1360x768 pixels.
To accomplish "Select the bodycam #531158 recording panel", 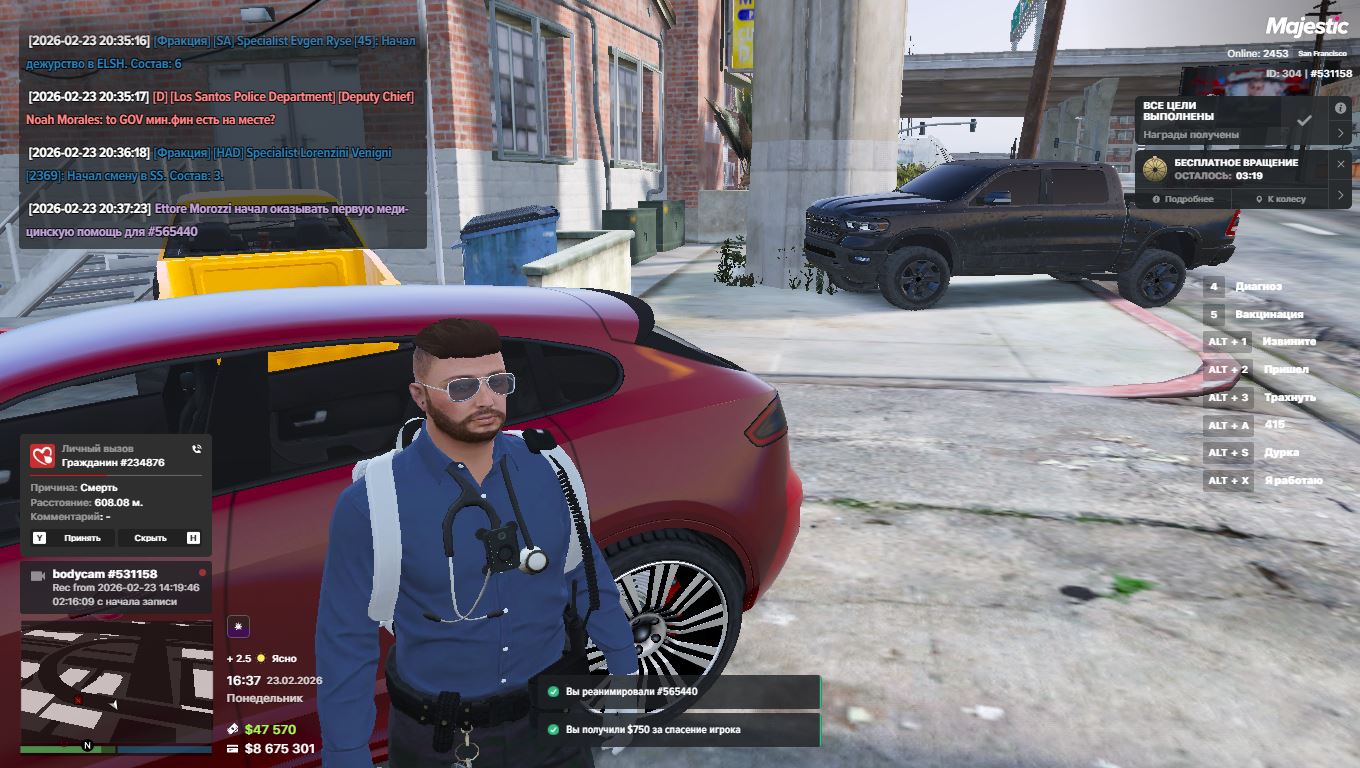I will 116,587.
